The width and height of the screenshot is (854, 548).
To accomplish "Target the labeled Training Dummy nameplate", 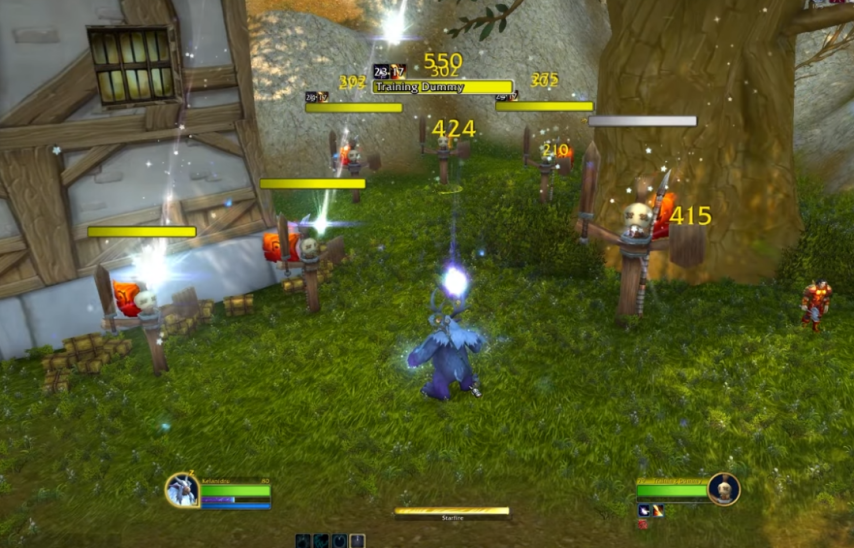I will pyautogui.click(x=442, y=87).
